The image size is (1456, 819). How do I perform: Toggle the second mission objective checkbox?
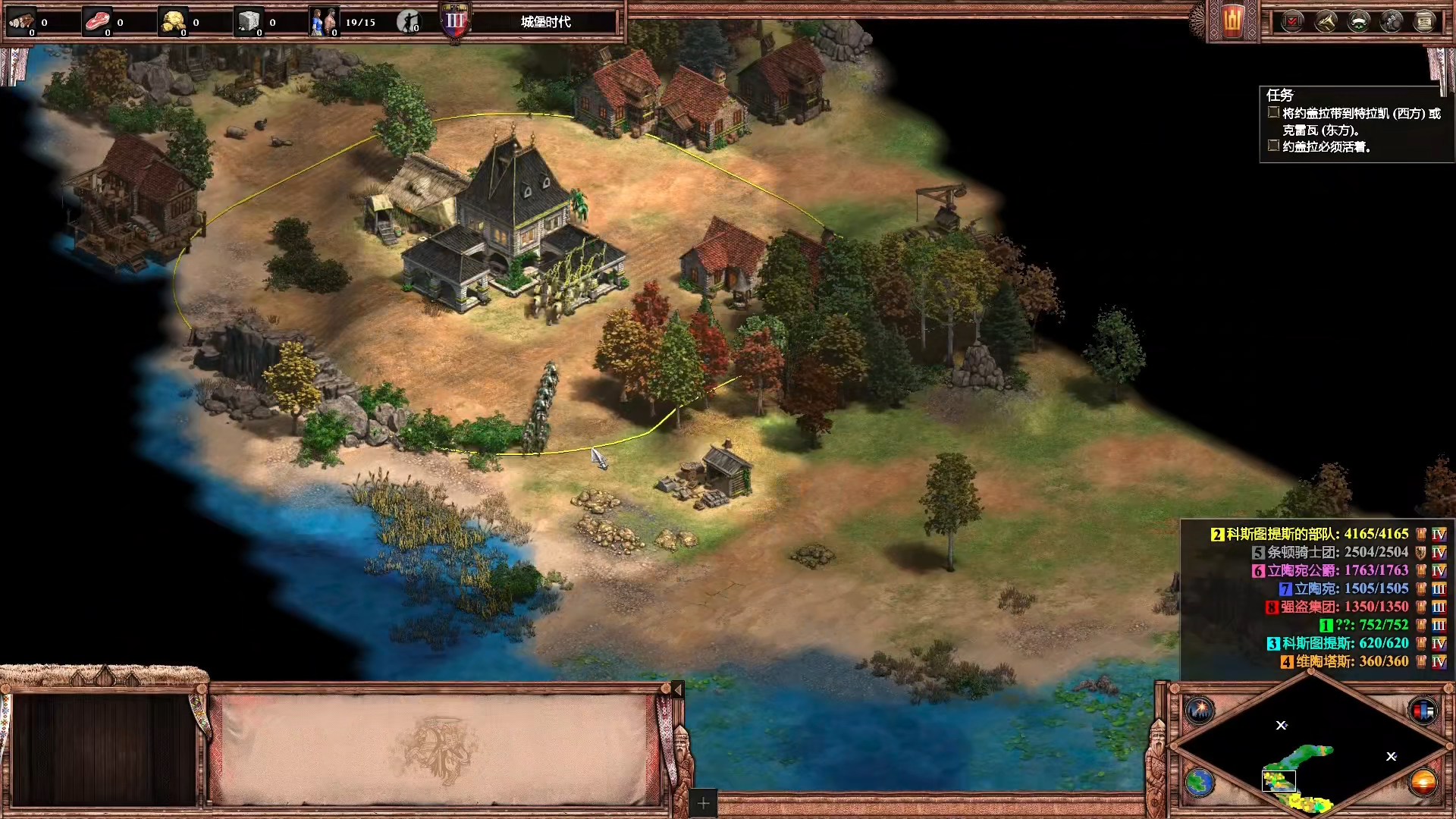[1273, 146]
